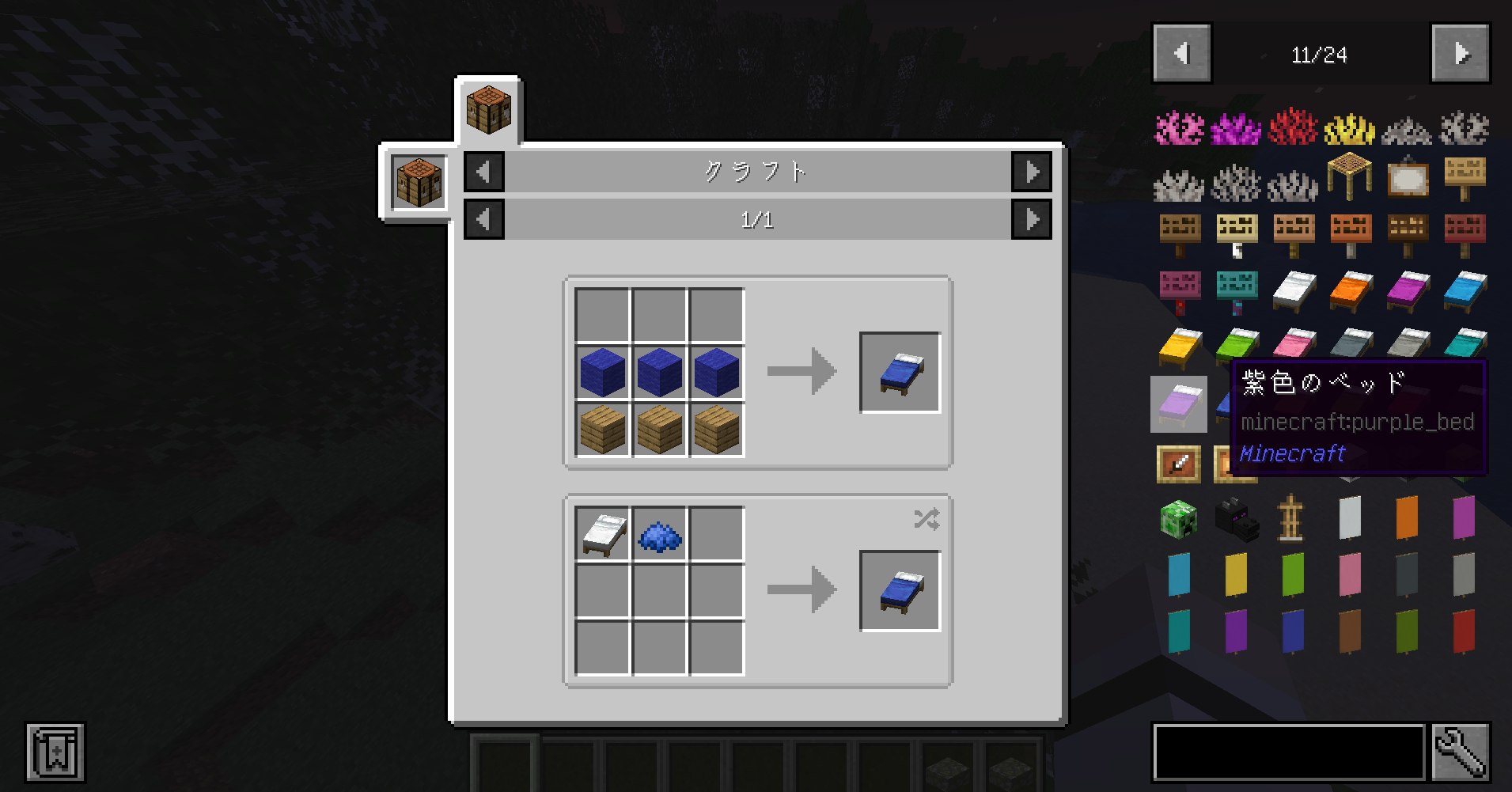Select the item frame with arrow inside
The height and width of the screenshot is (792, 1512).
[x=1178, y=464]
